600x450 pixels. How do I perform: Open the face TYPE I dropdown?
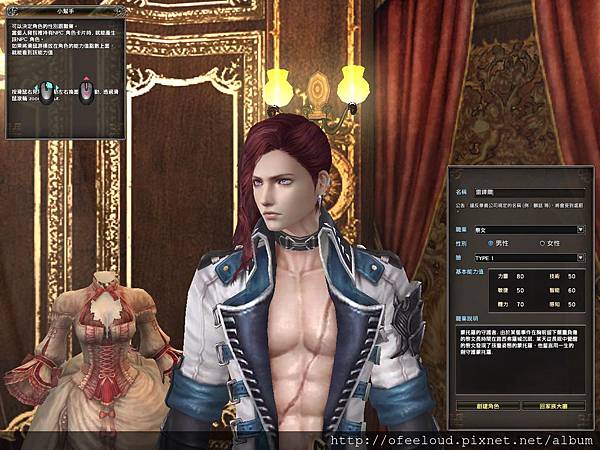point(581,257)
